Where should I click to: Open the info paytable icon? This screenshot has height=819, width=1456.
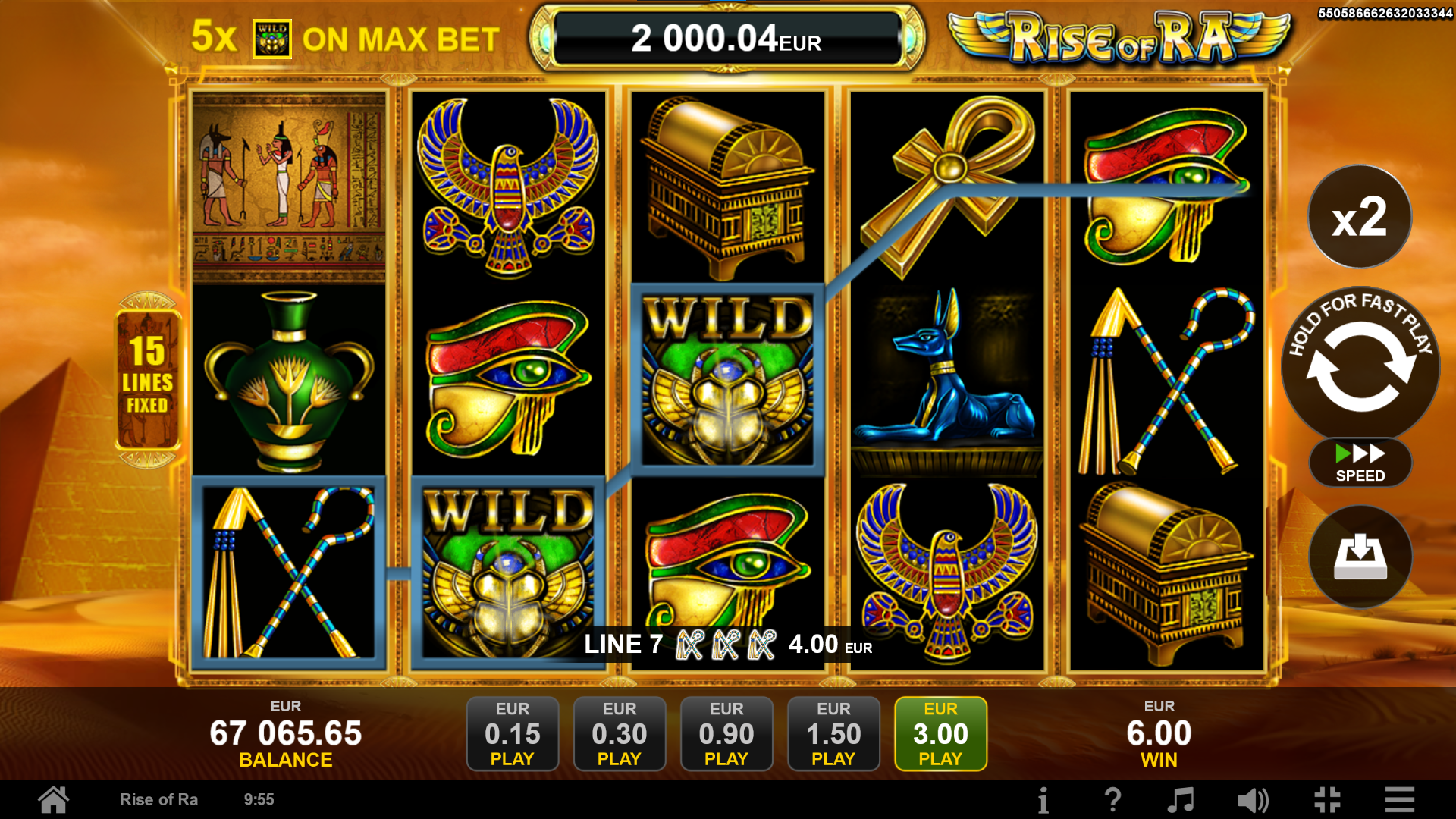[x=1043, y=799]
